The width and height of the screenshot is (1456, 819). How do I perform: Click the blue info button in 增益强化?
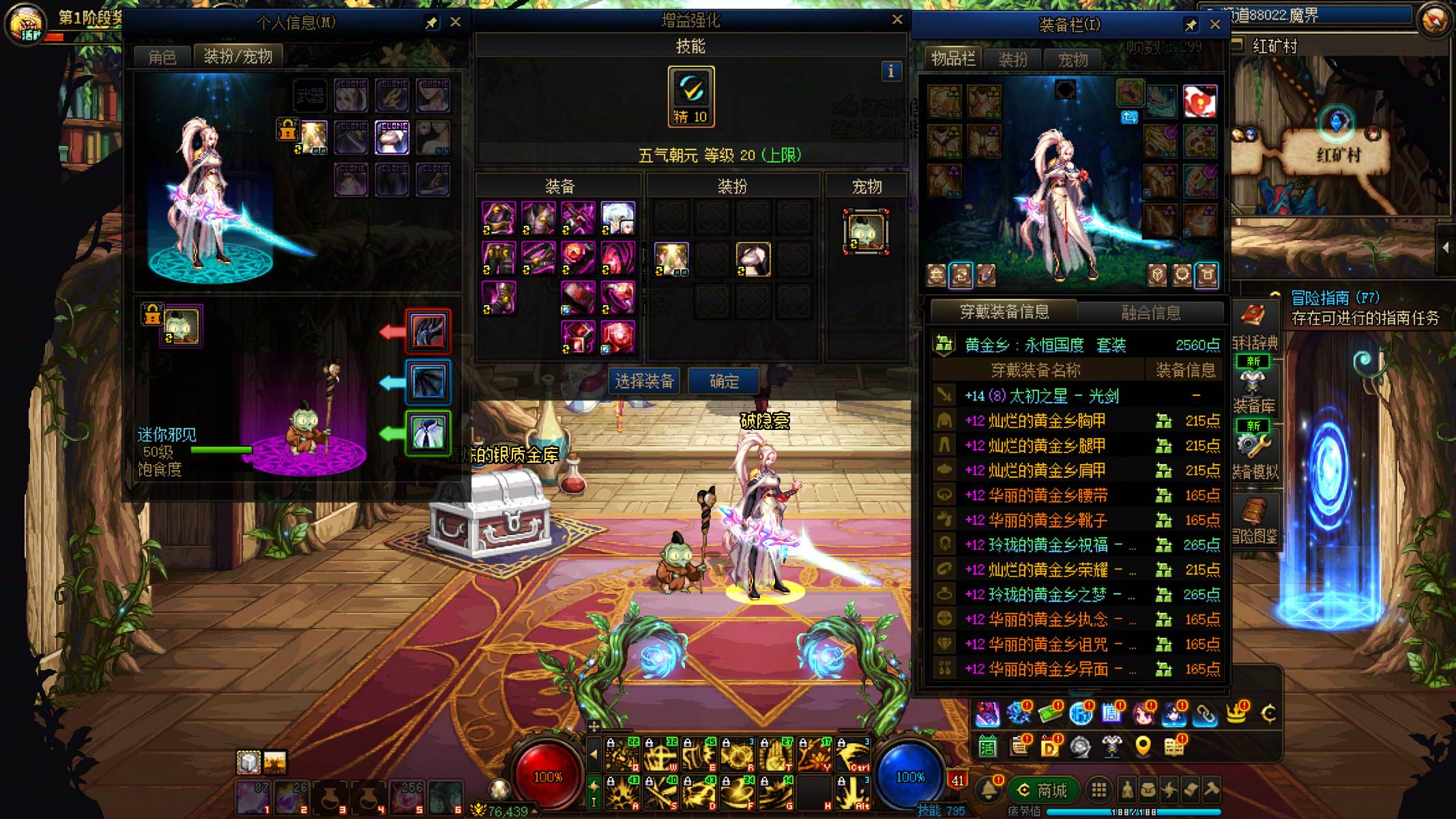click(890, 71)
